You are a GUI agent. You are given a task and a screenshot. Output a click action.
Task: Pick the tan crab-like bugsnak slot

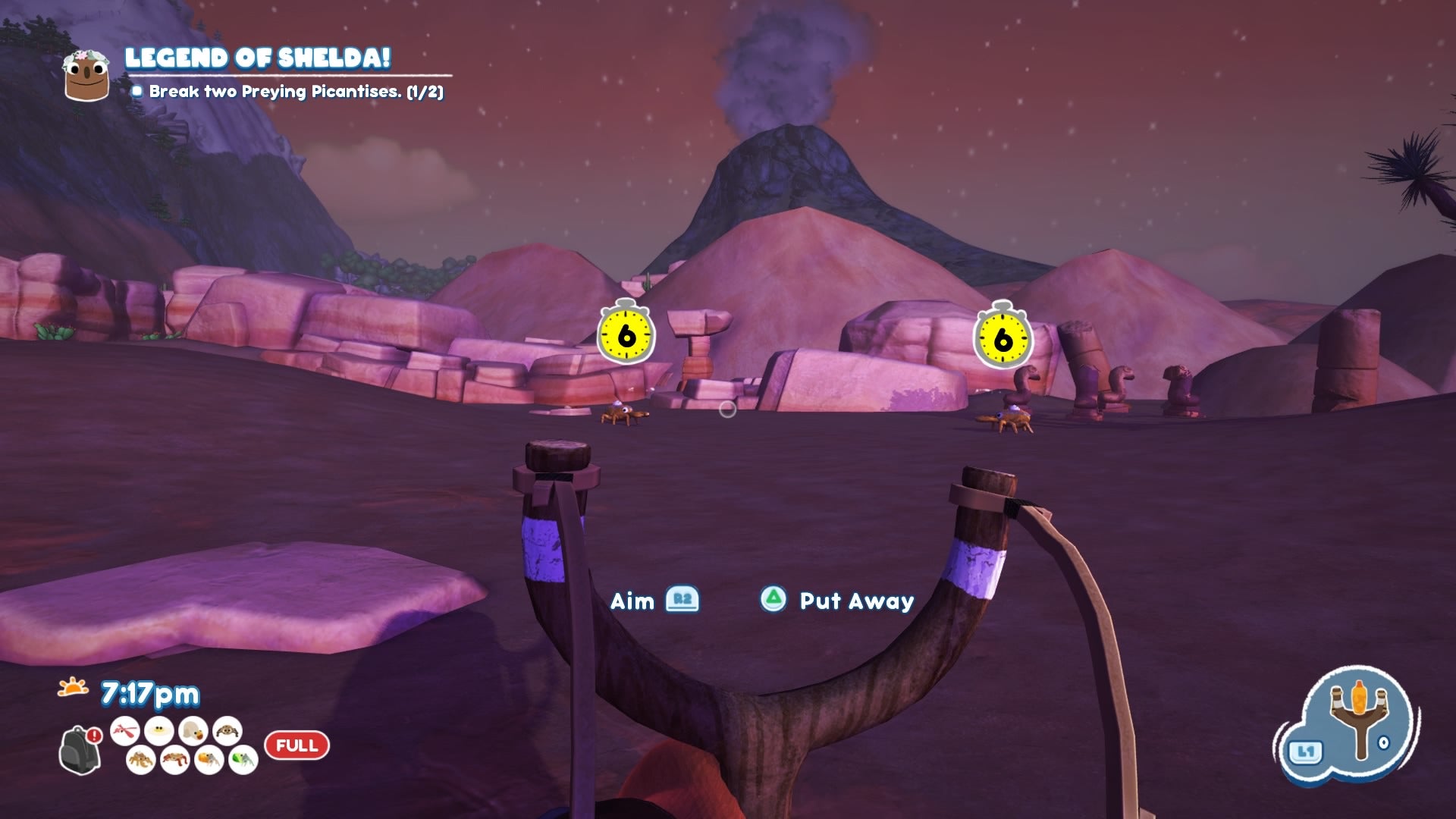coord(141,759)
